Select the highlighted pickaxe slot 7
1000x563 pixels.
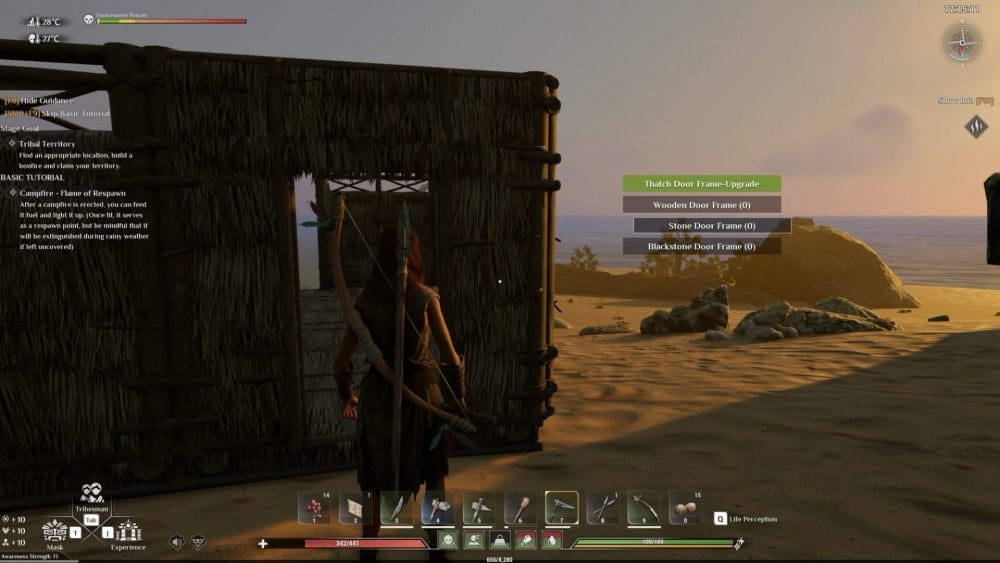point(561,508)
